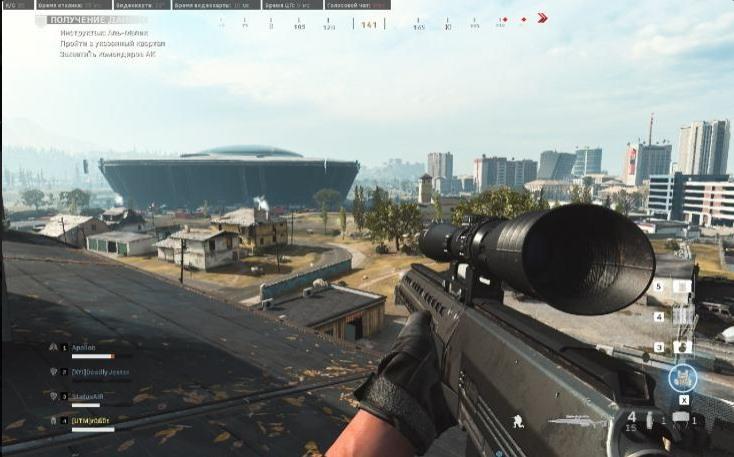The height and width of the screenshot is (457, 734).
Task: Select squad member Deadly Jester in squad list
Action: click(x=100, y=371)
